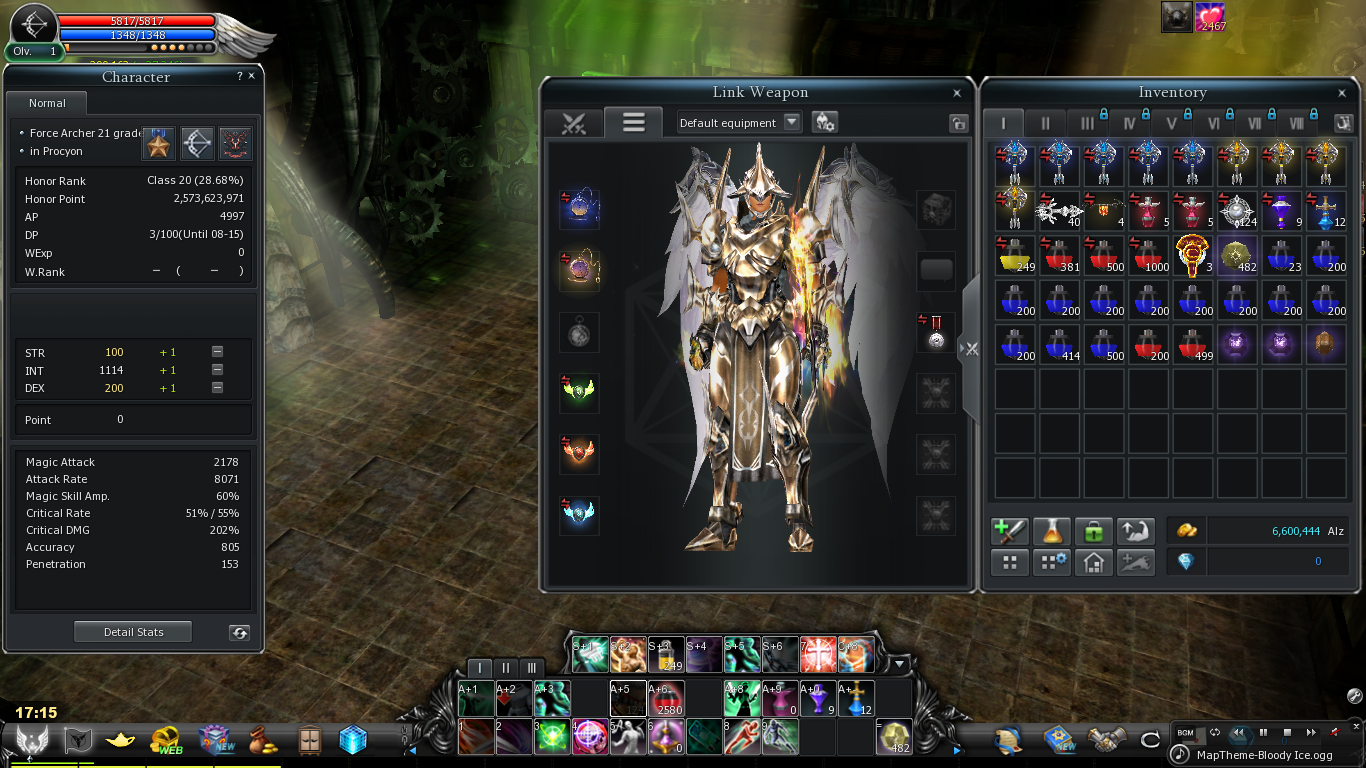Select the yellow potion stack of 249

point(1014,255)
